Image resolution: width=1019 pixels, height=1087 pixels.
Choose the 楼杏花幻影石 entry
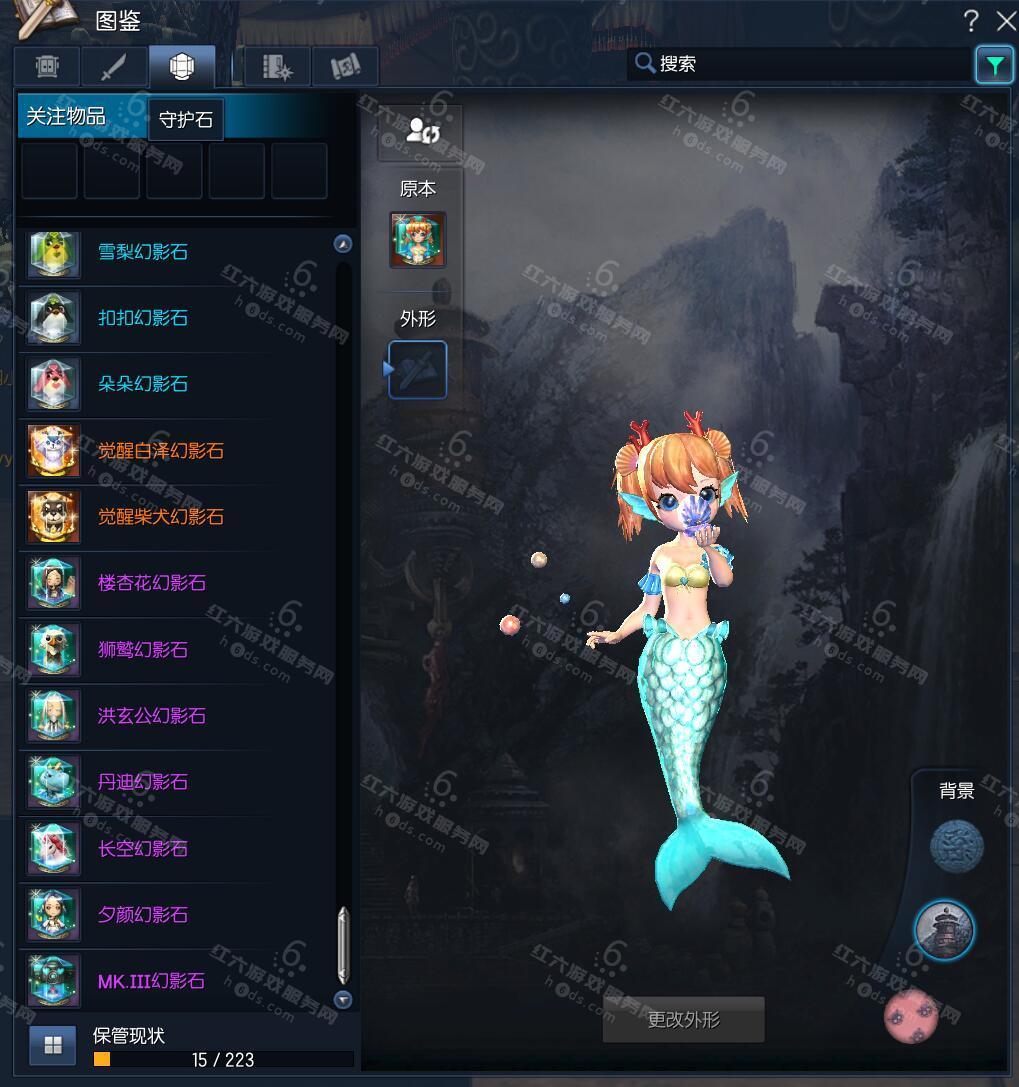151,583
